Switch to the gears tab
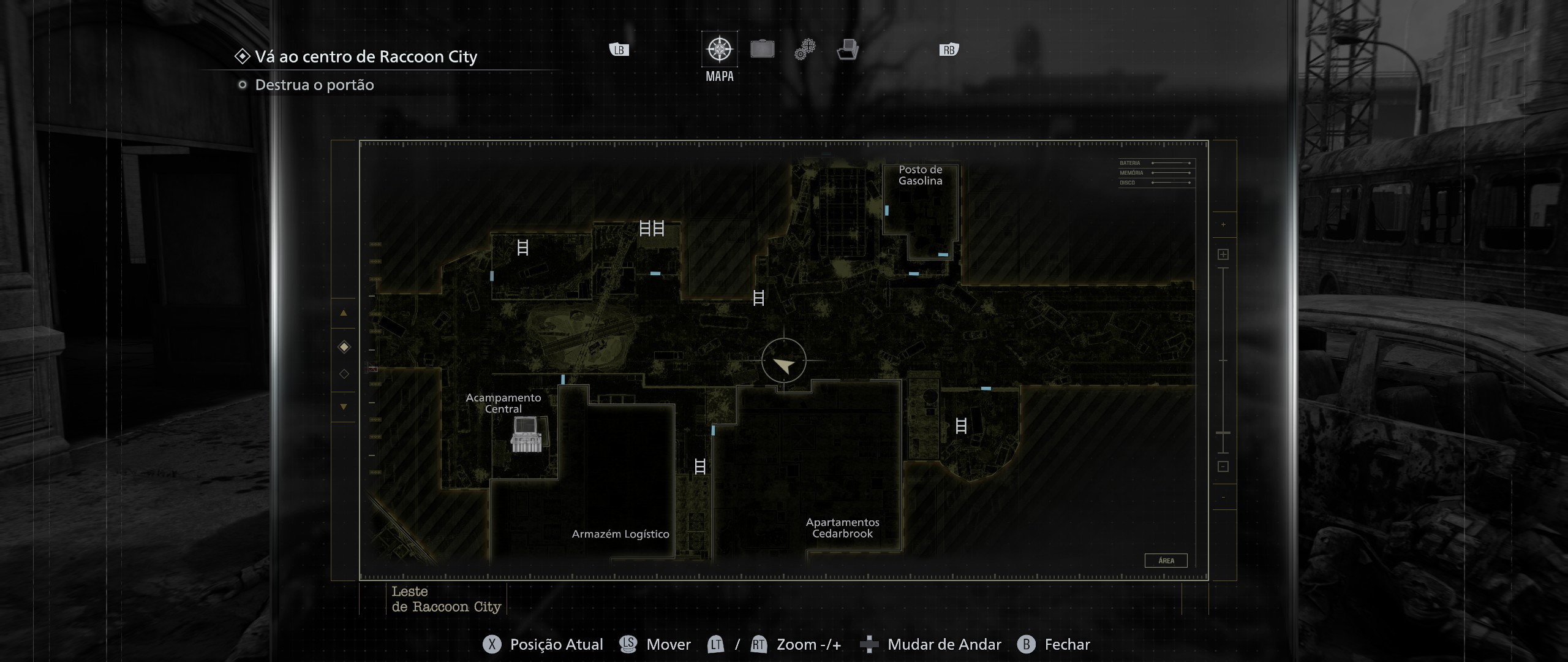Image resolution: width=1568 pixels, height=662 pixels. coord(805,49)
